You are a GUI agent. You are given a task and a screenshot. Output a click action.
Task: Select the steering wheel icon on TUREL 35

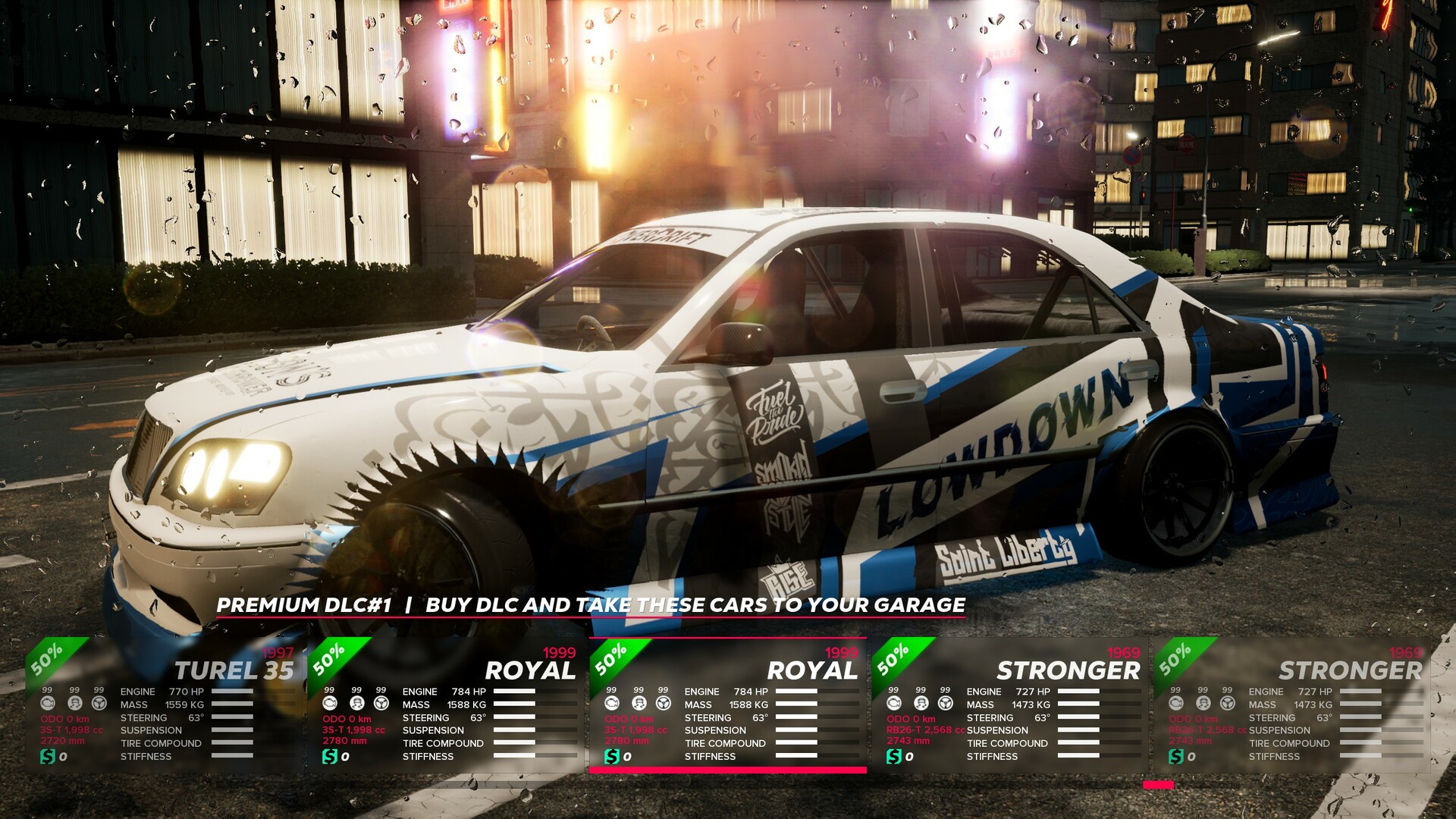tap(99, 704)
